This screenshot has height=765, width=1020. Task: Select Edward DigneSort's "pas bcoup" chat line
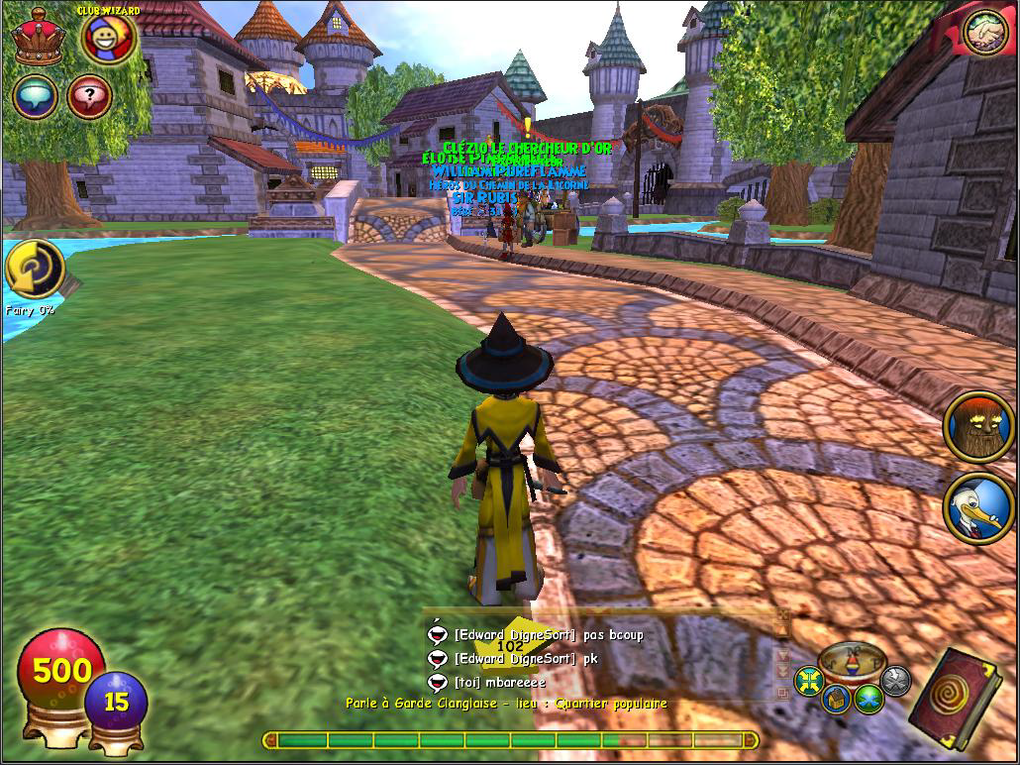pyautogui.click(x=548, y=634)
